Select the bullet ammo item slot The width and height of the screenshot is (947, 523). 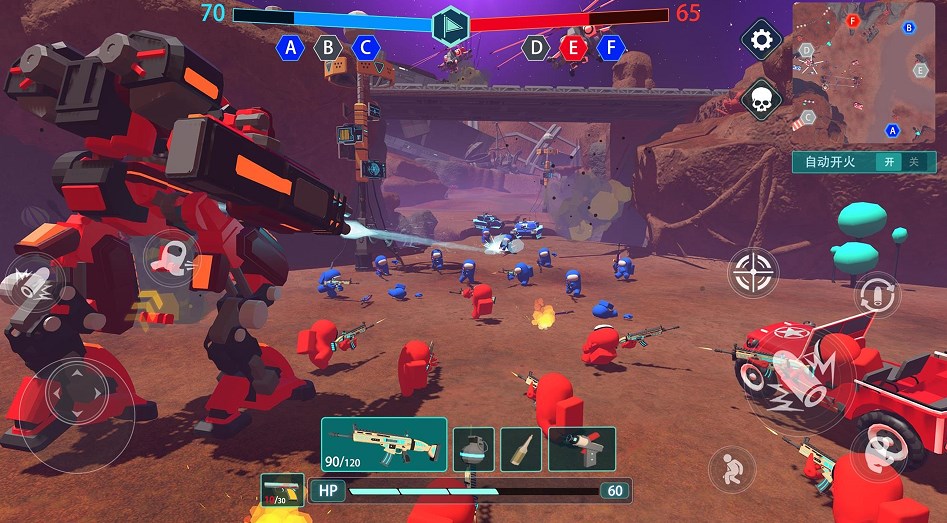pyautogui.click(x=521, y=449)
